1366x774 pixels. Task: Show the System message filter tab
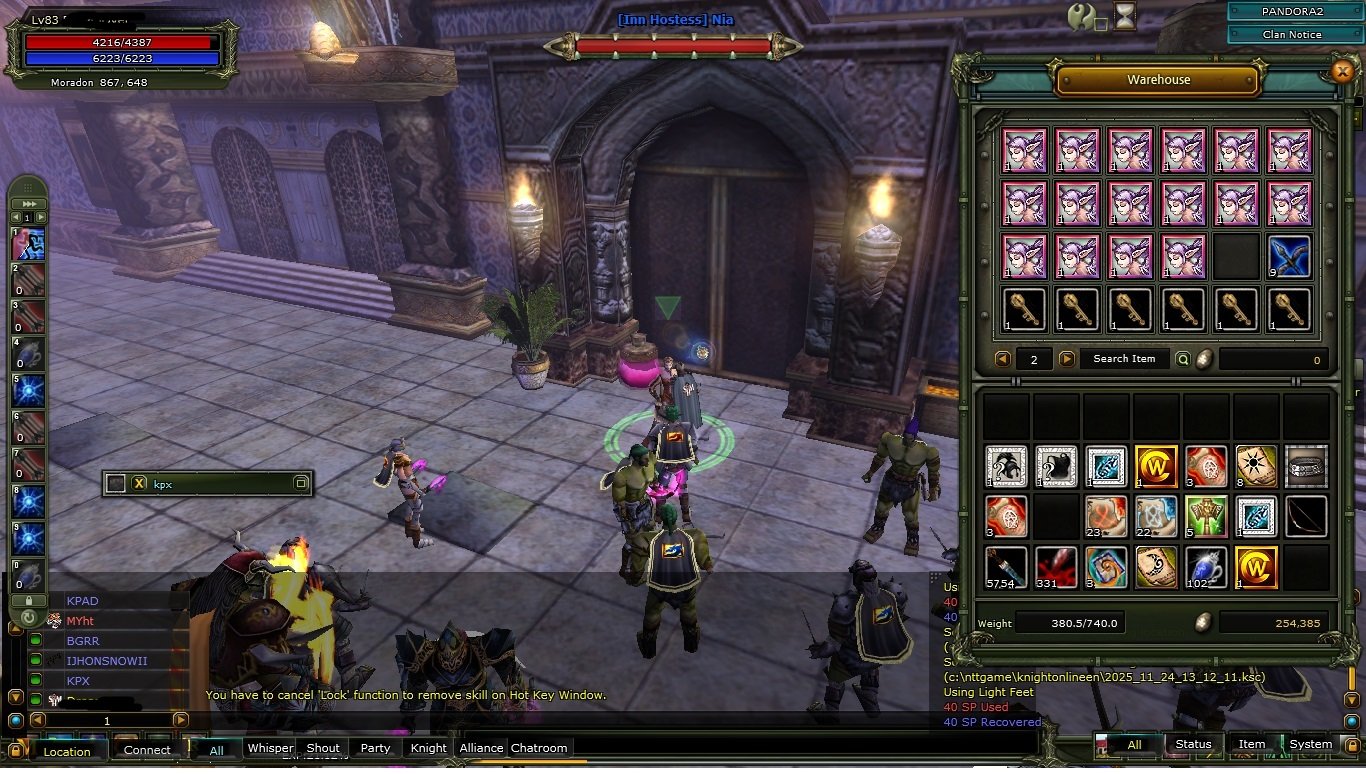[1310, 744]
